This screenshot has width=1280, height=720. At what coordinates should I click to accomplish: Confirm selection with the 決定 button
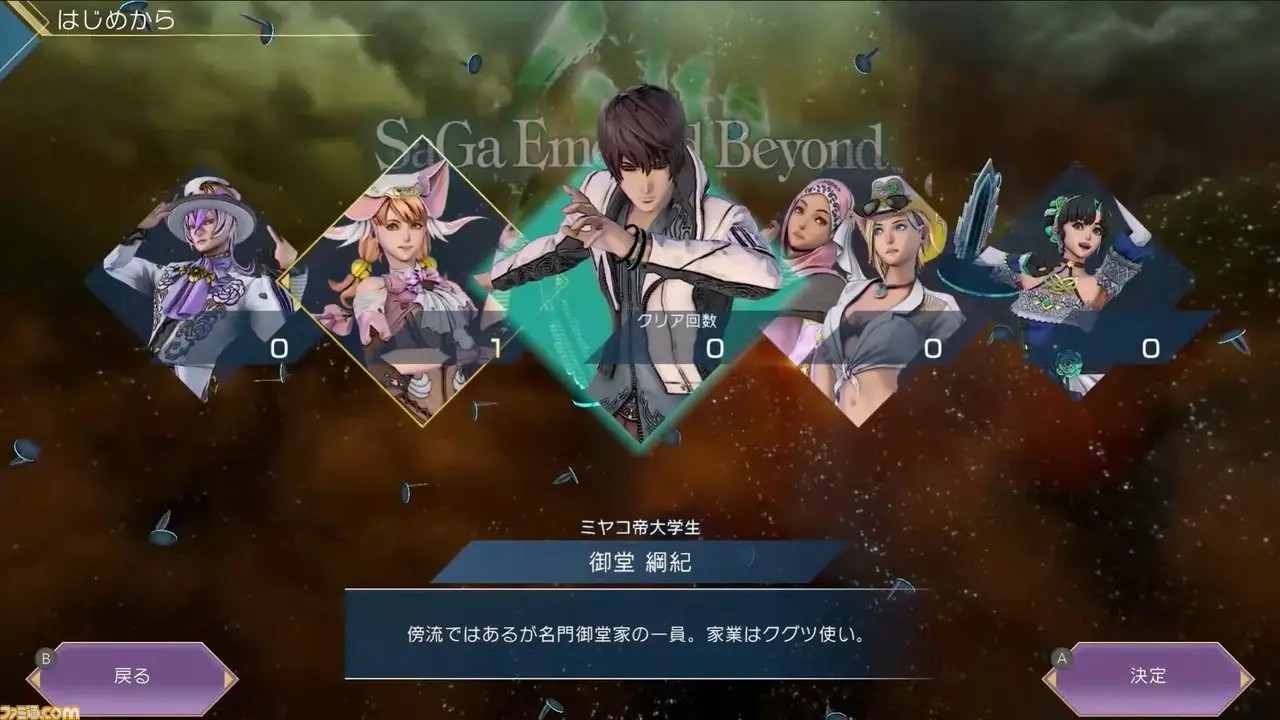[1148, 676]
